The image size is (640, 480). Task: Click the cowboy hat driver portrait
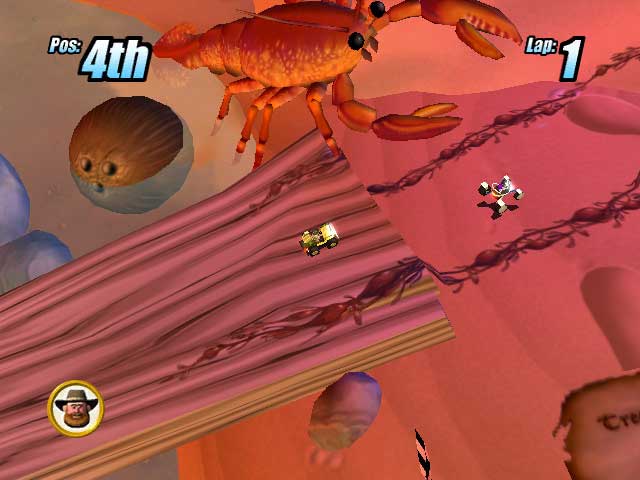point(75,408)
